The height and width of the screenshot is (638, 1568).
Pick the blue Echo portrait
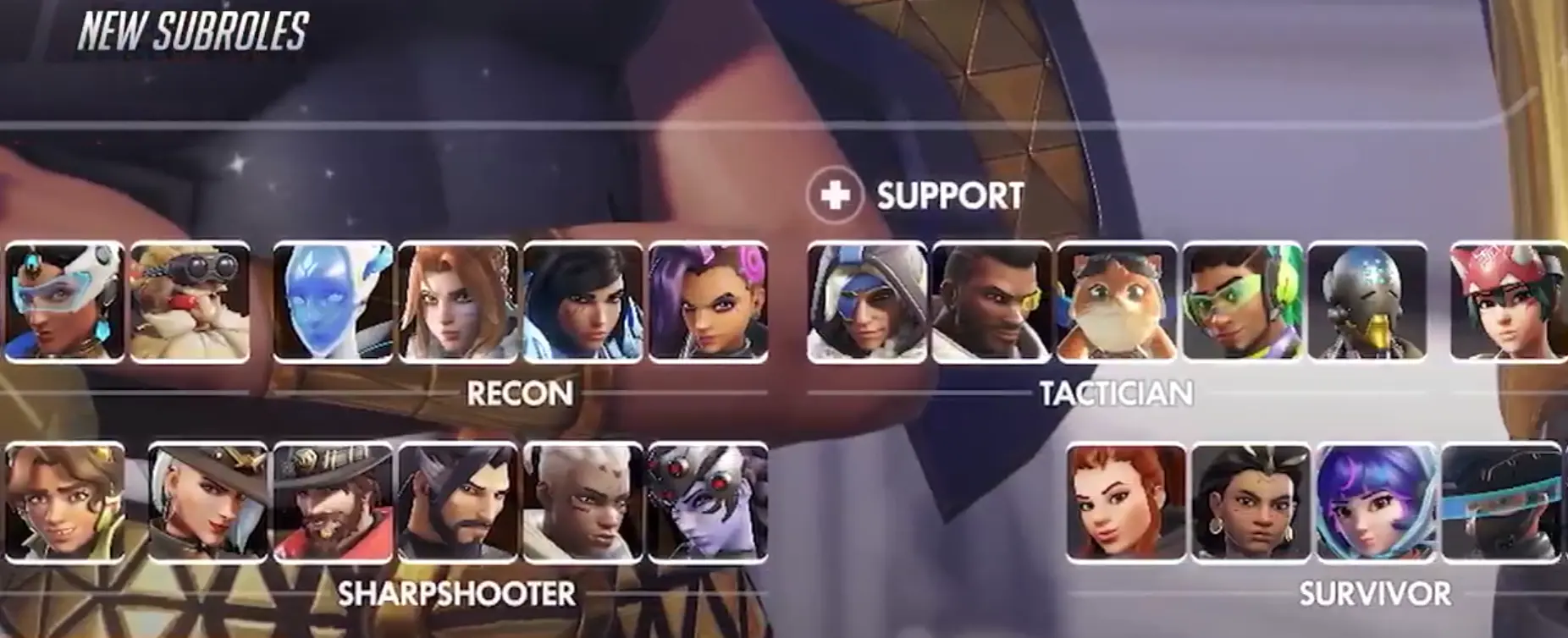click(333, 302)
